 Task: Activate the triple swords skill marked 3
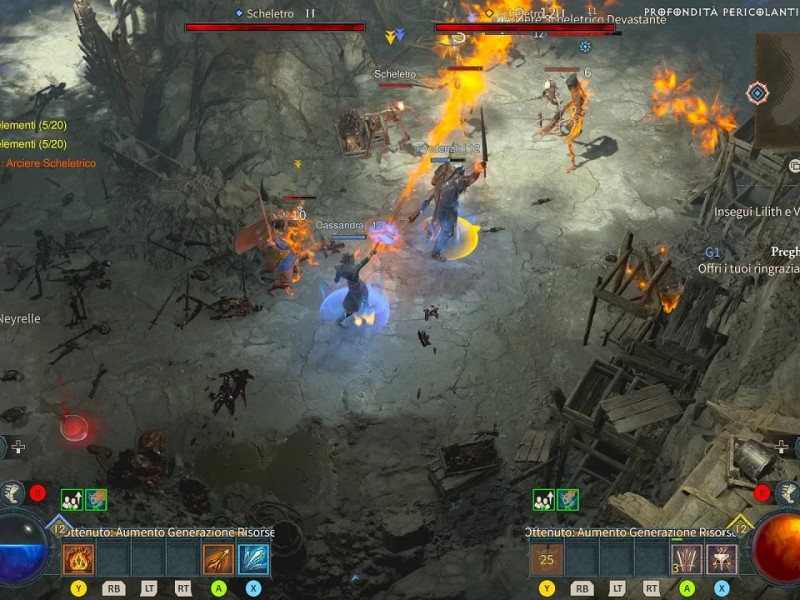(687, 558)
